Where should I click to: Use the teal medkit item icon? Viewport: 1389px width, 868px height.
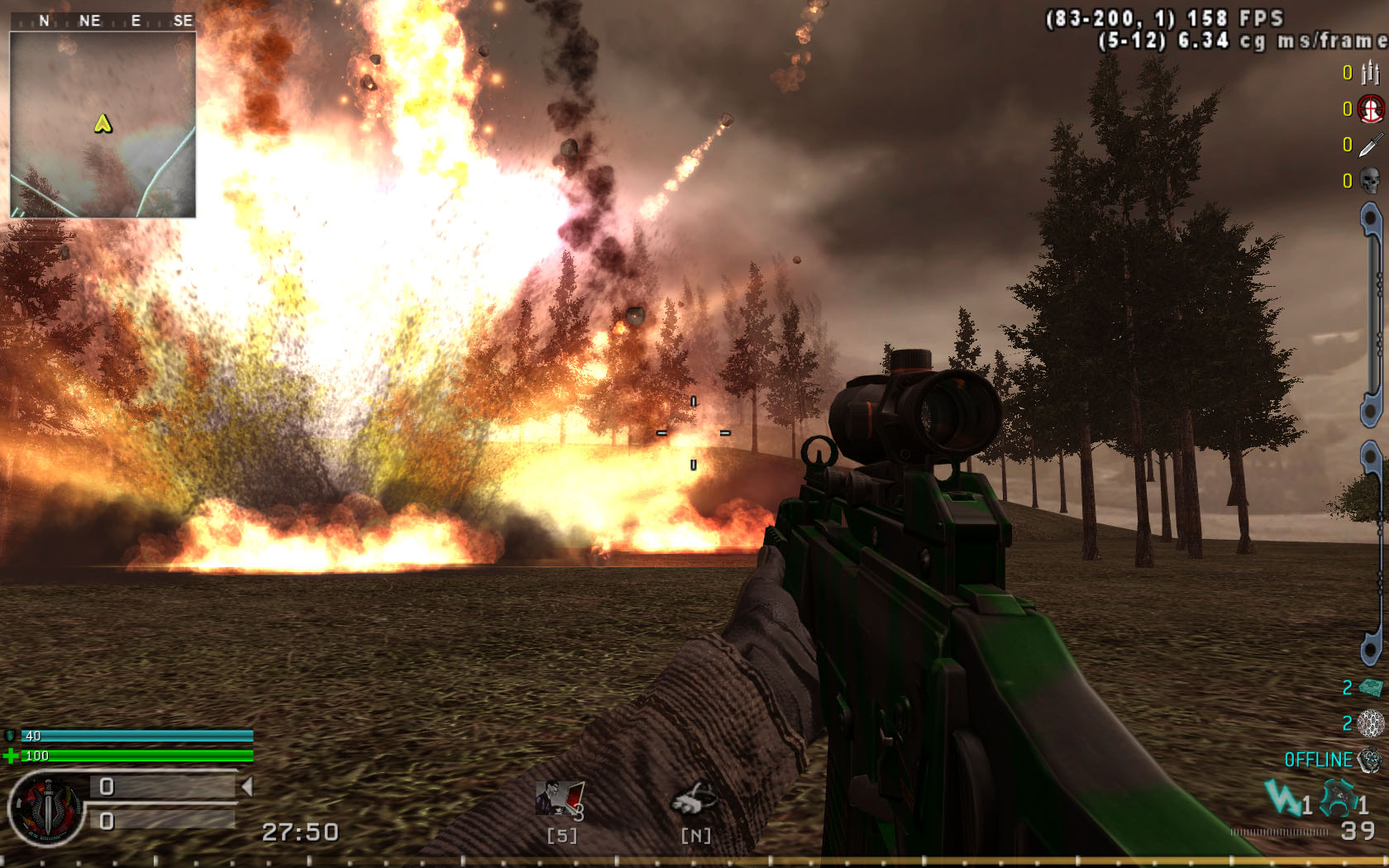(1371, 687)
